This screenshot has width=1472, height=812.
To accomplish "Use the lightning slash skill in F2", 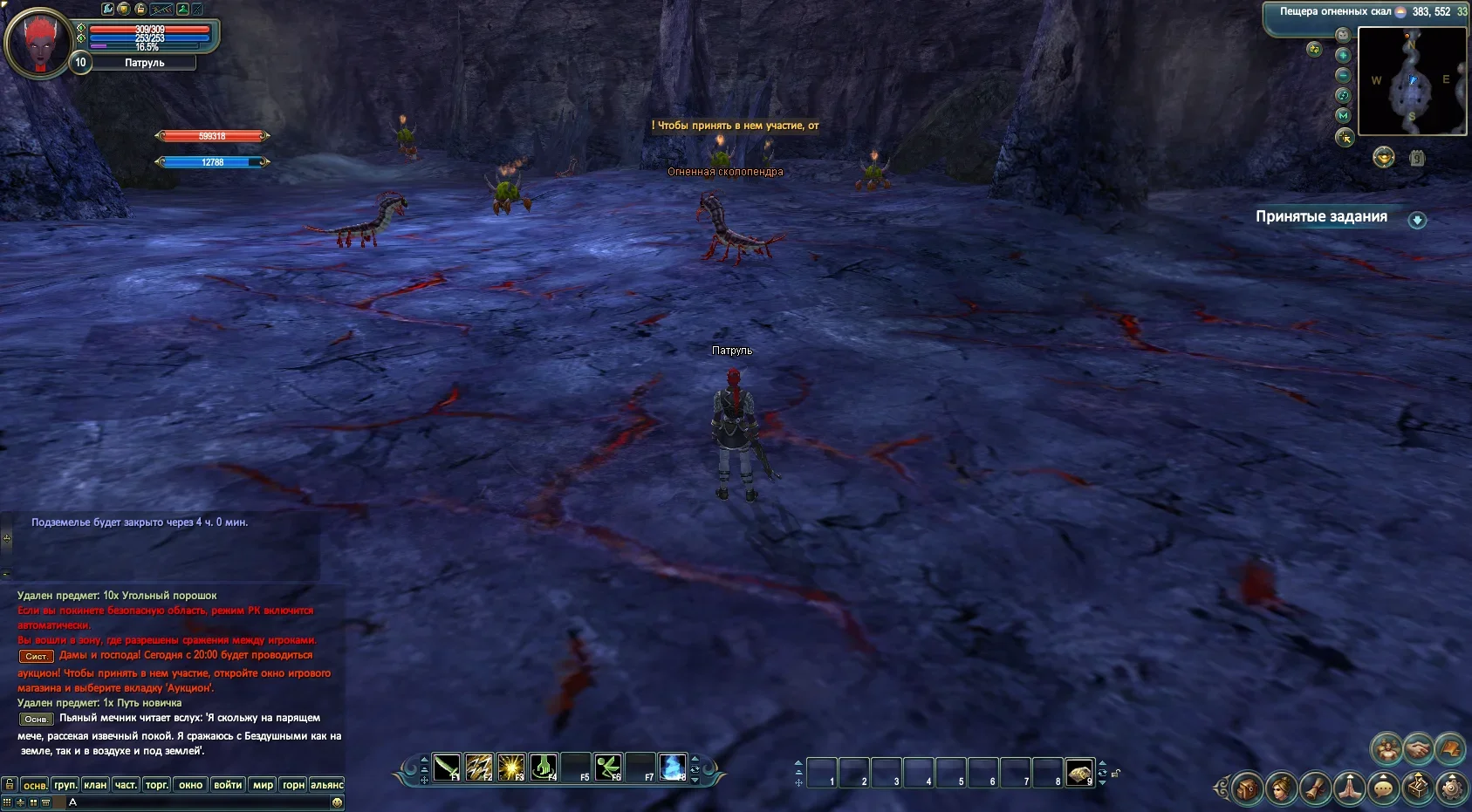I will coord(479,768).
